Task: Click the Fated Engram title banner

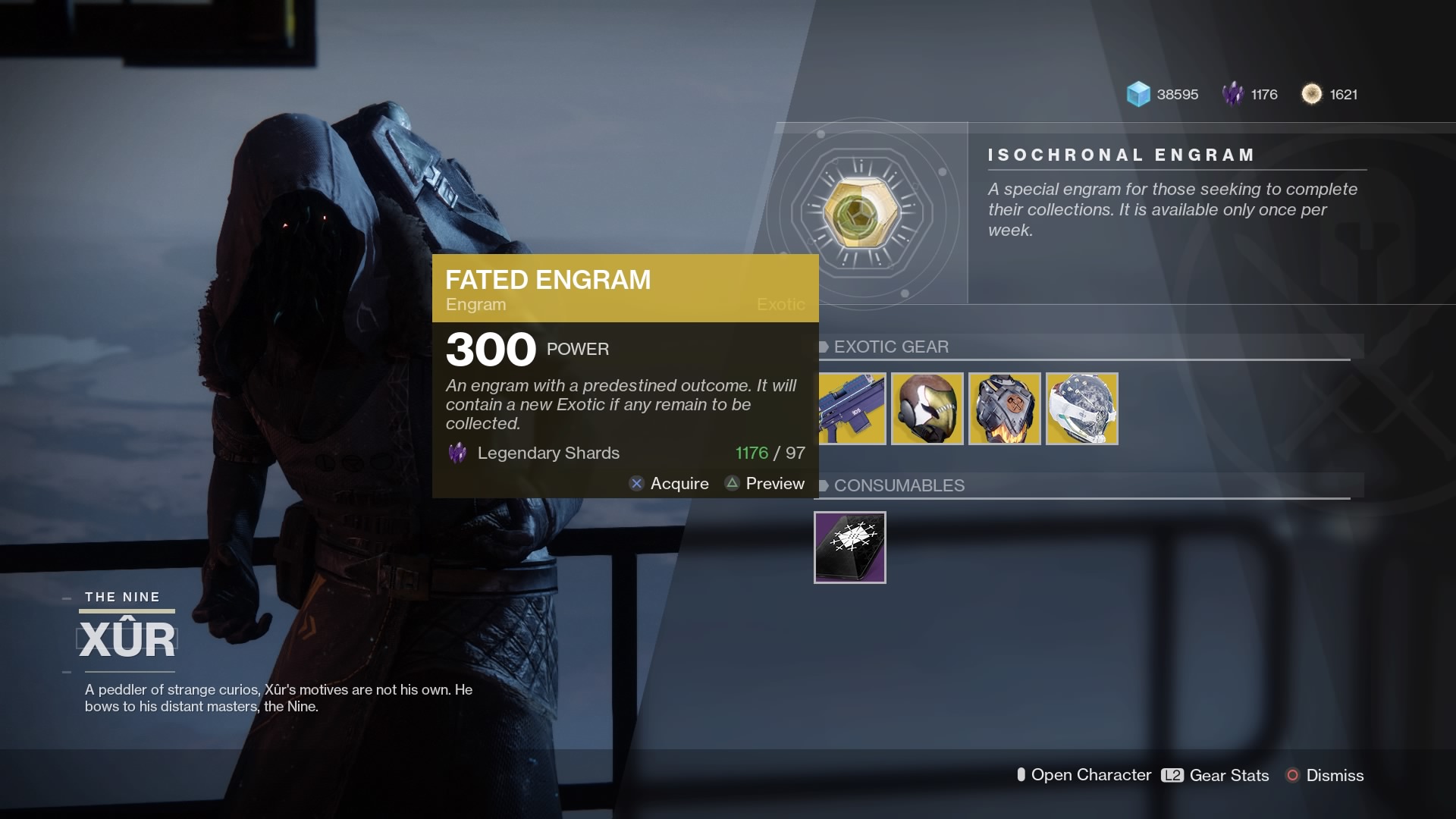Action: tap(550, 281)
